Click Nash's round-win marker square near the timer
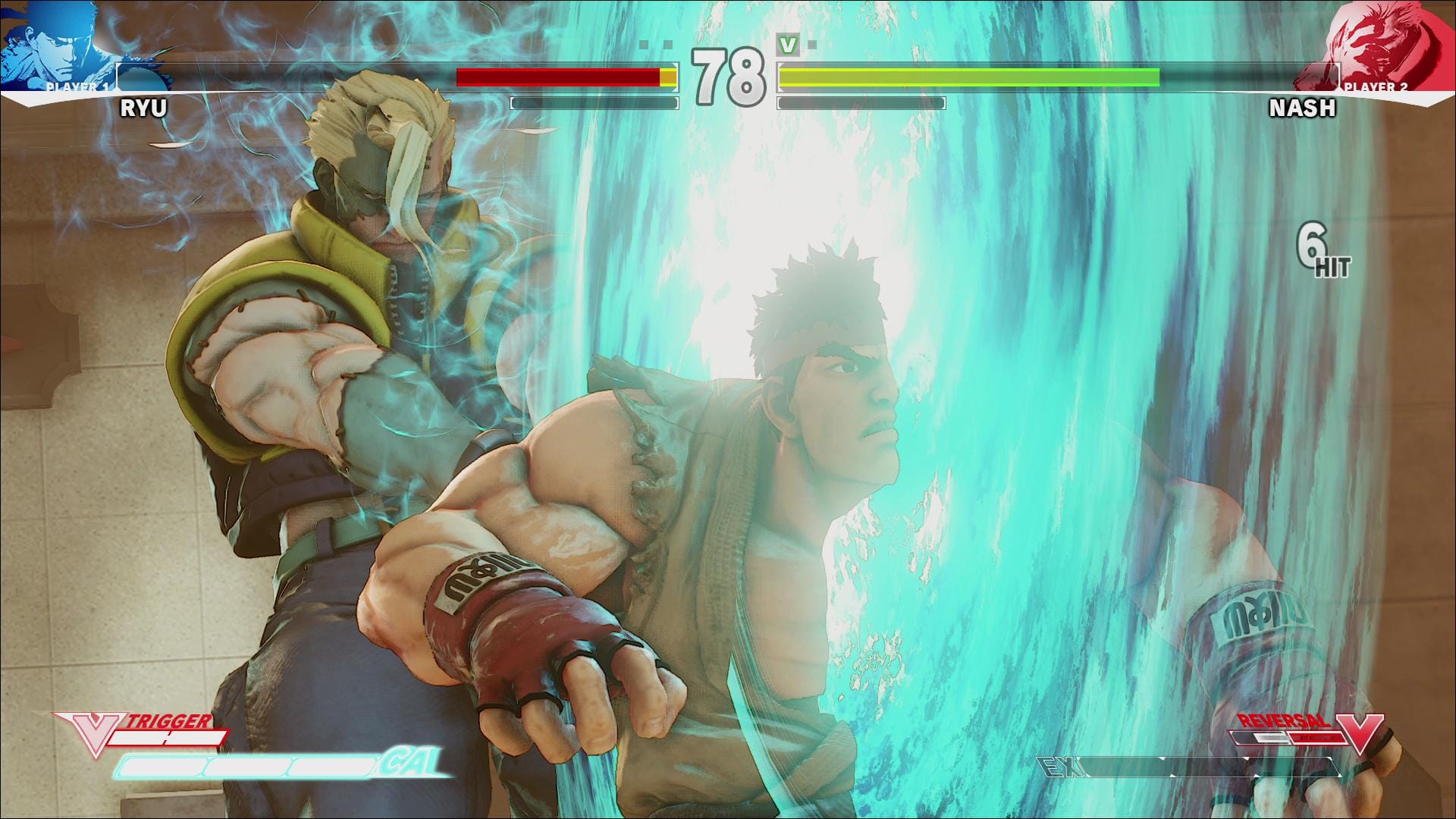 point(813,43)
